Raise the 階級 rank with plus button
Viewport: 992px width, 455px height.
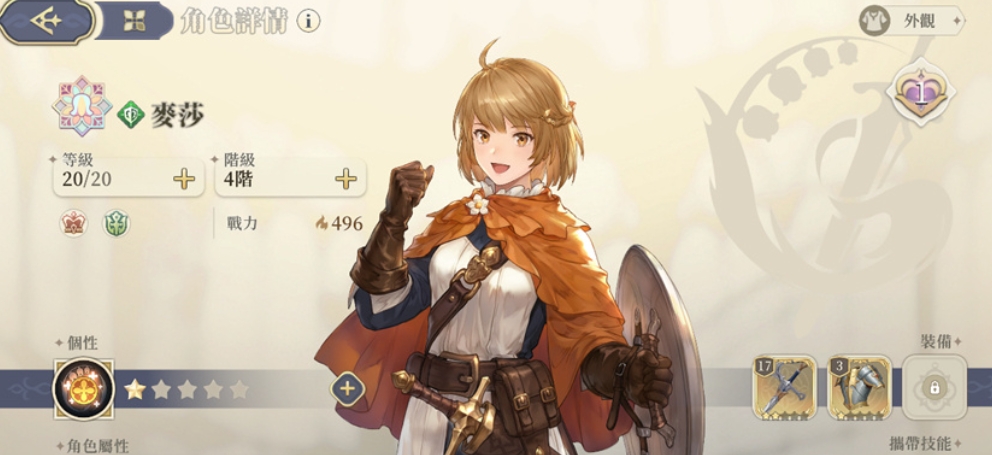pos(346,179)
